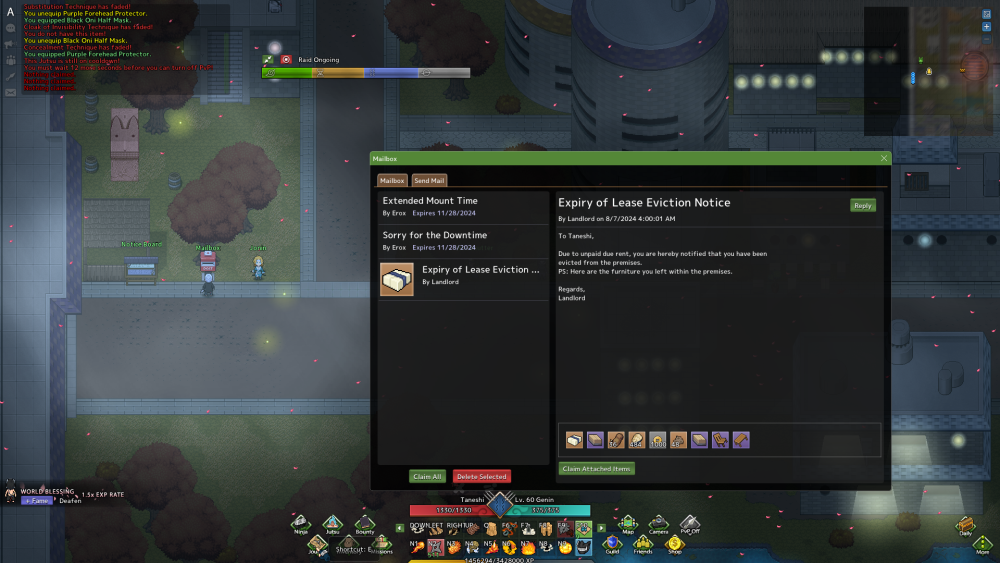This screenshot has width=1000, height=563.
Task: Delete the selected mail
Action: coord(481,476)
